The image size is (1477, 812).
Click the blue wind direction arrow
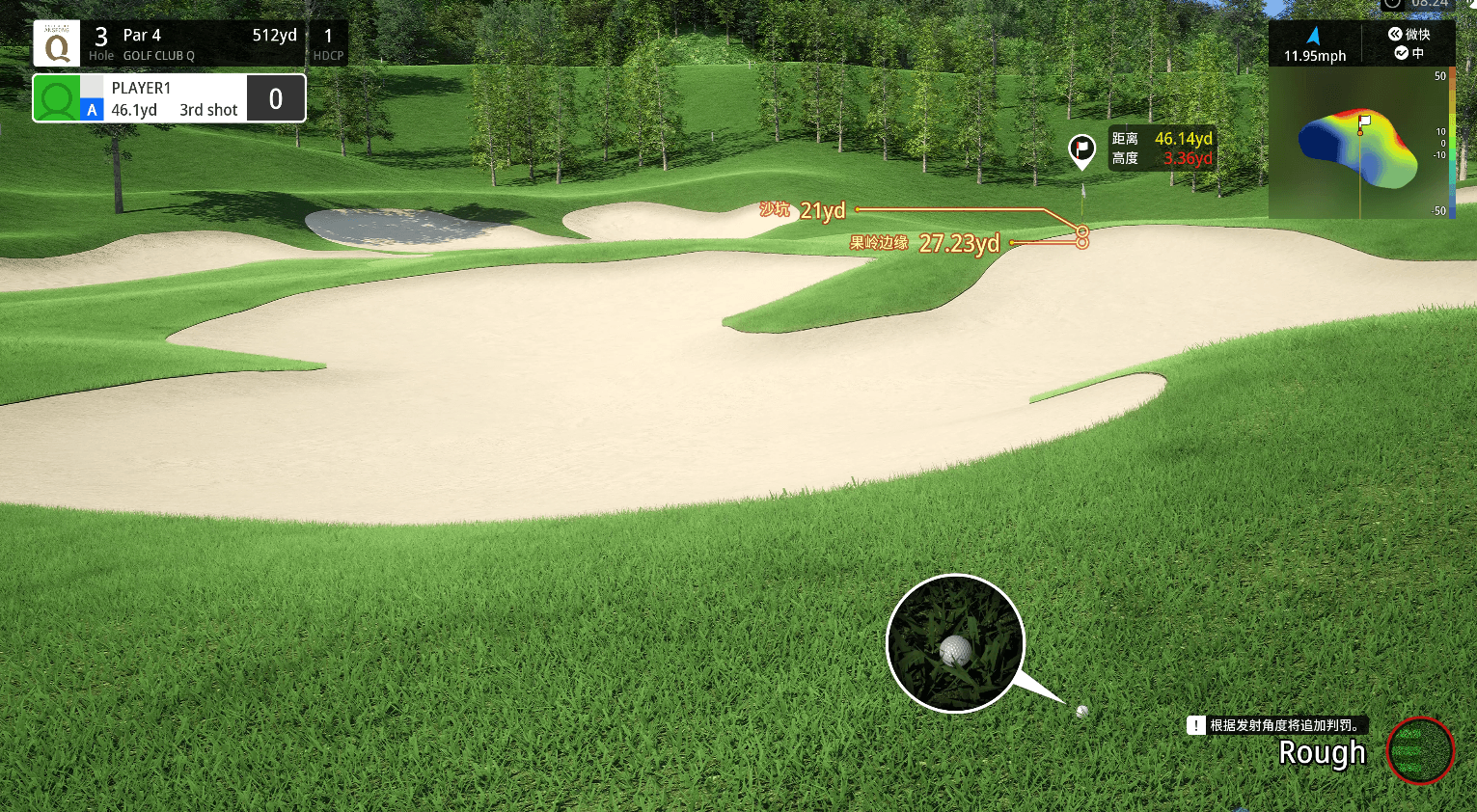(x=1313, y=36)
